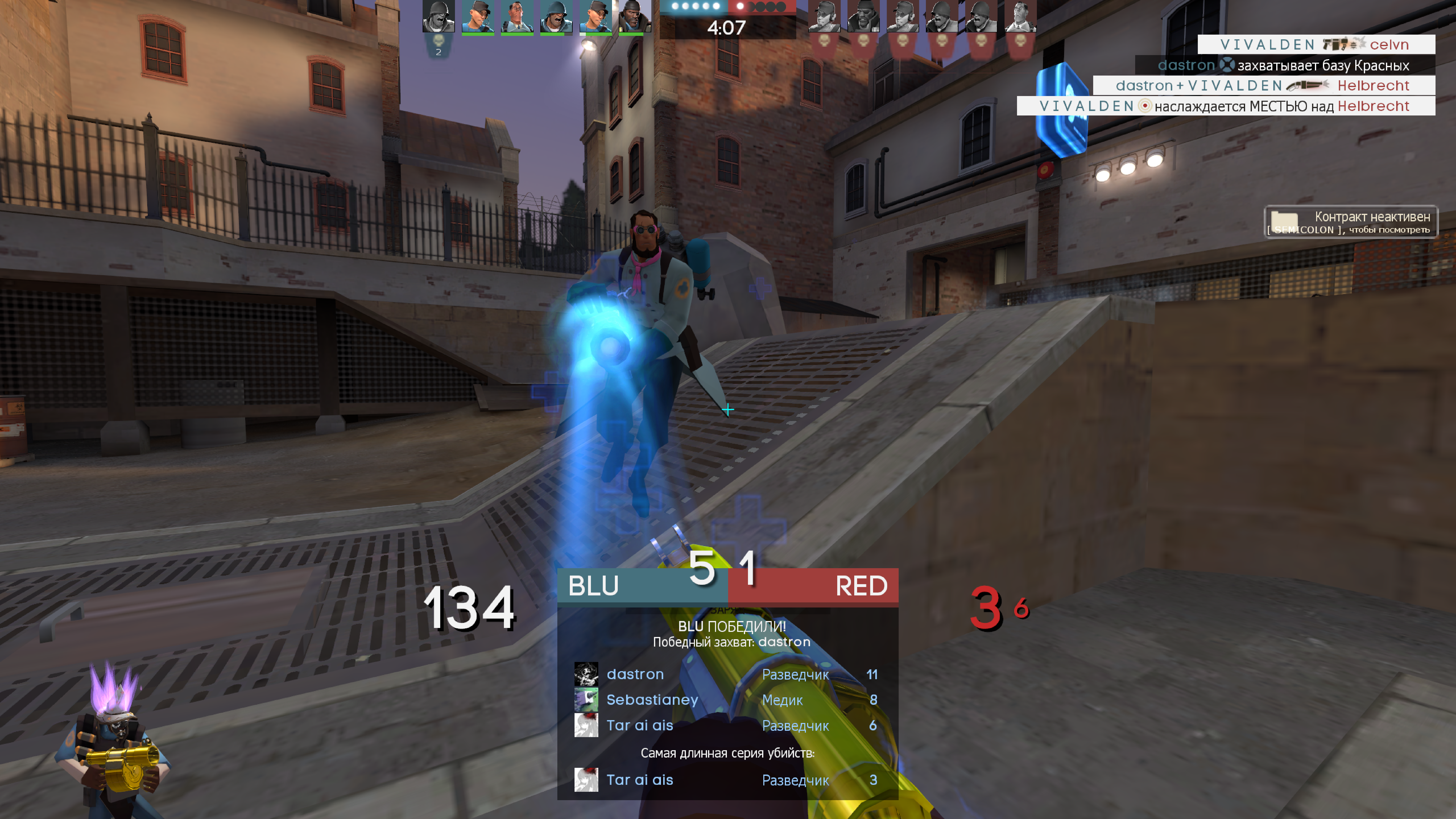This screenshot has width=1456, height=819.
Task: Open the inactive contract notification panel
Action: (1350, 222)
